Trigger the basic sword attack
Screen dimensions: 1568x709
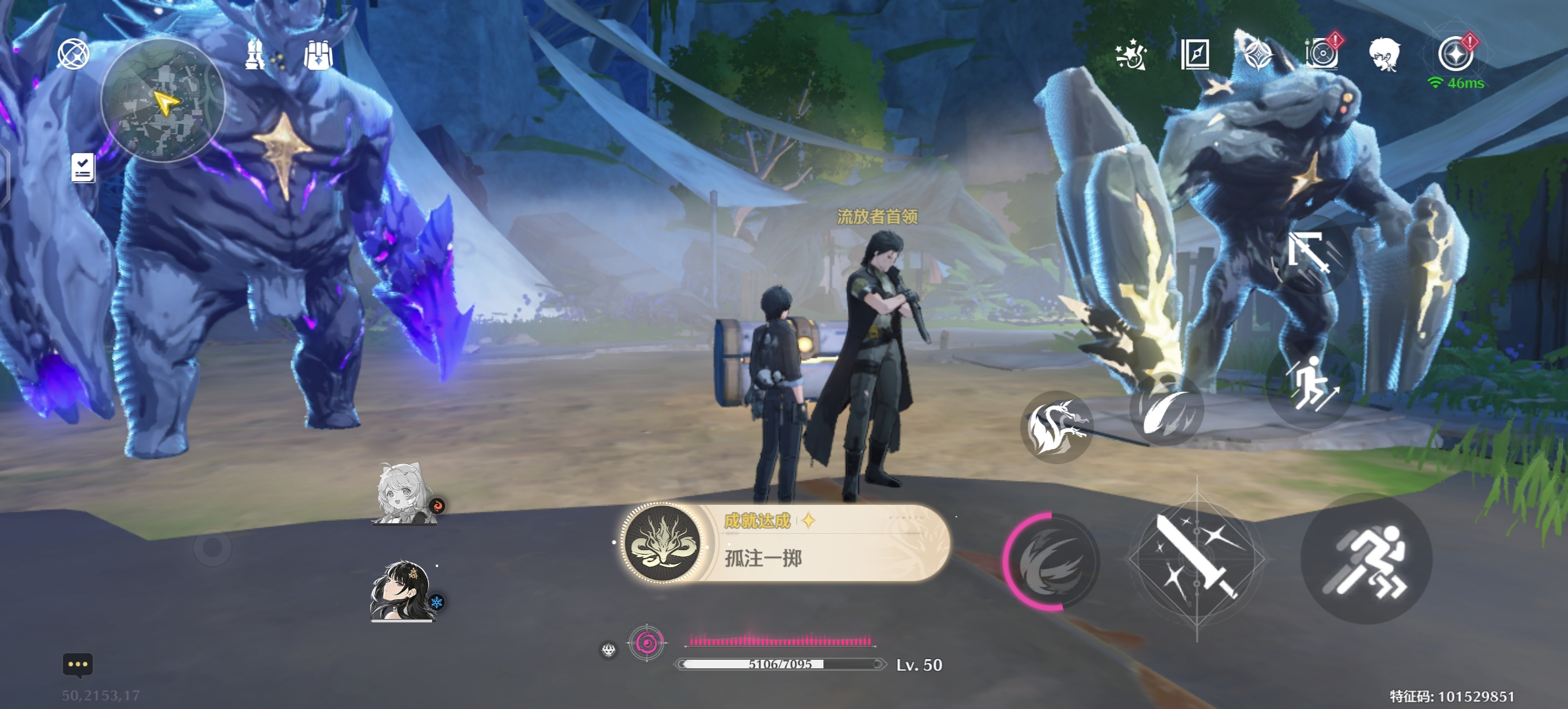click(1197, 559)
